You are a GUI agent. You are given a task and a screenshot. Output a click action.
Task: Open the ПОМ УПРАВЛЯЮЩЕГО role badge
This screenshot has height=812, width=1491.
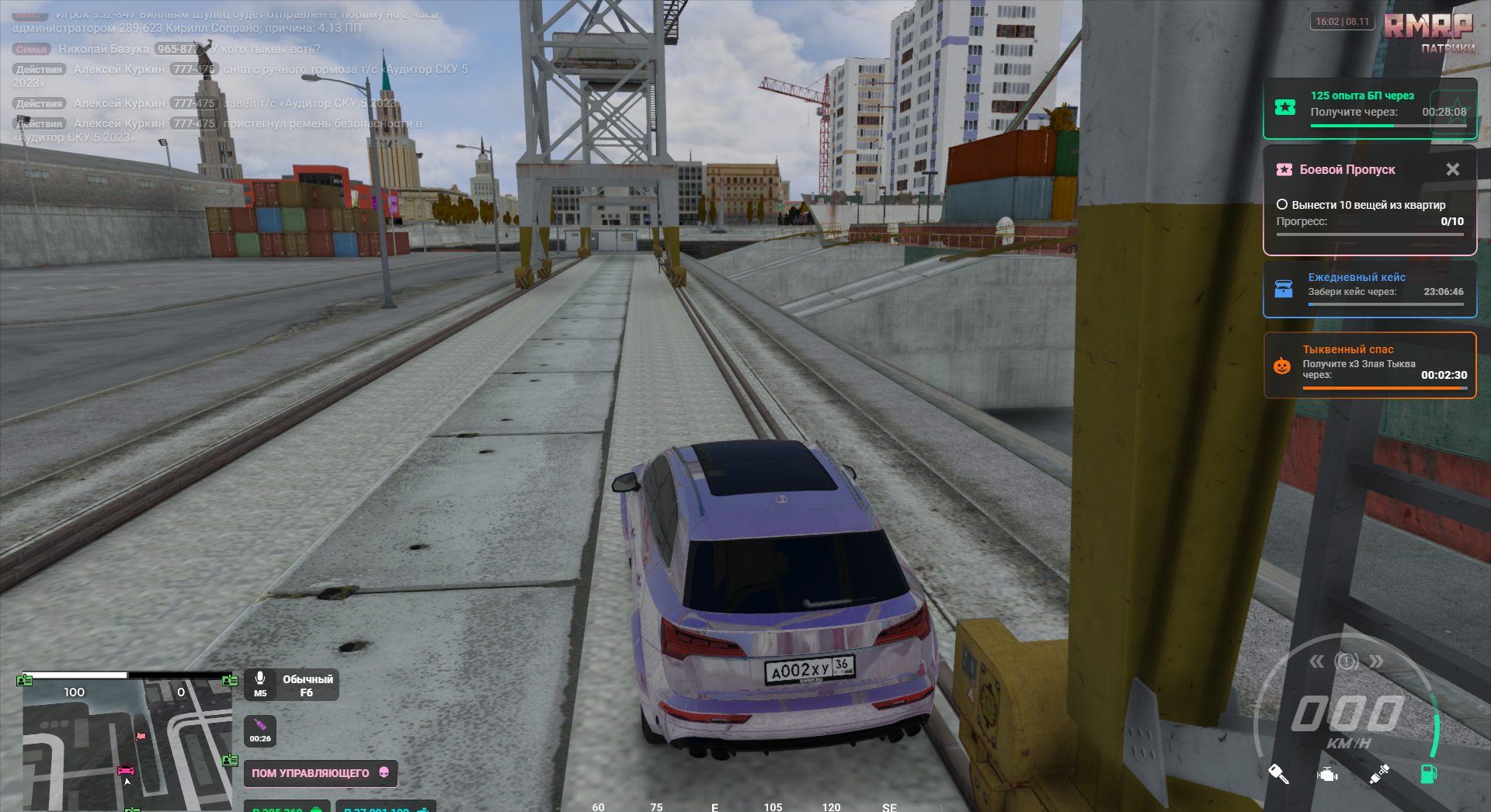click(x=320, y=773)
